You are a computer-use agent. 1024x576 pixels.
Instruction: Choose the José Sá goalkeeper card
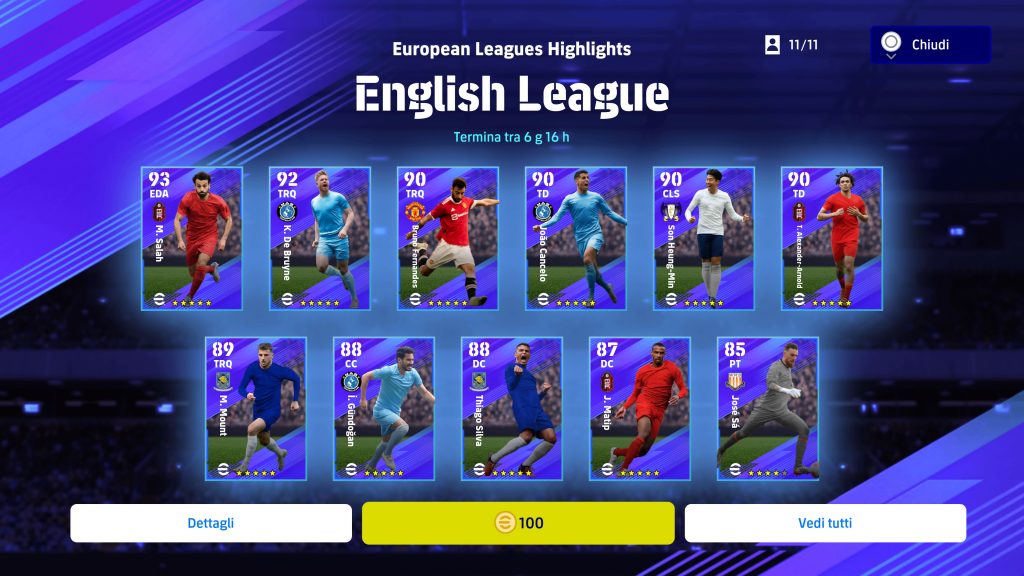[x=768, y=408]
